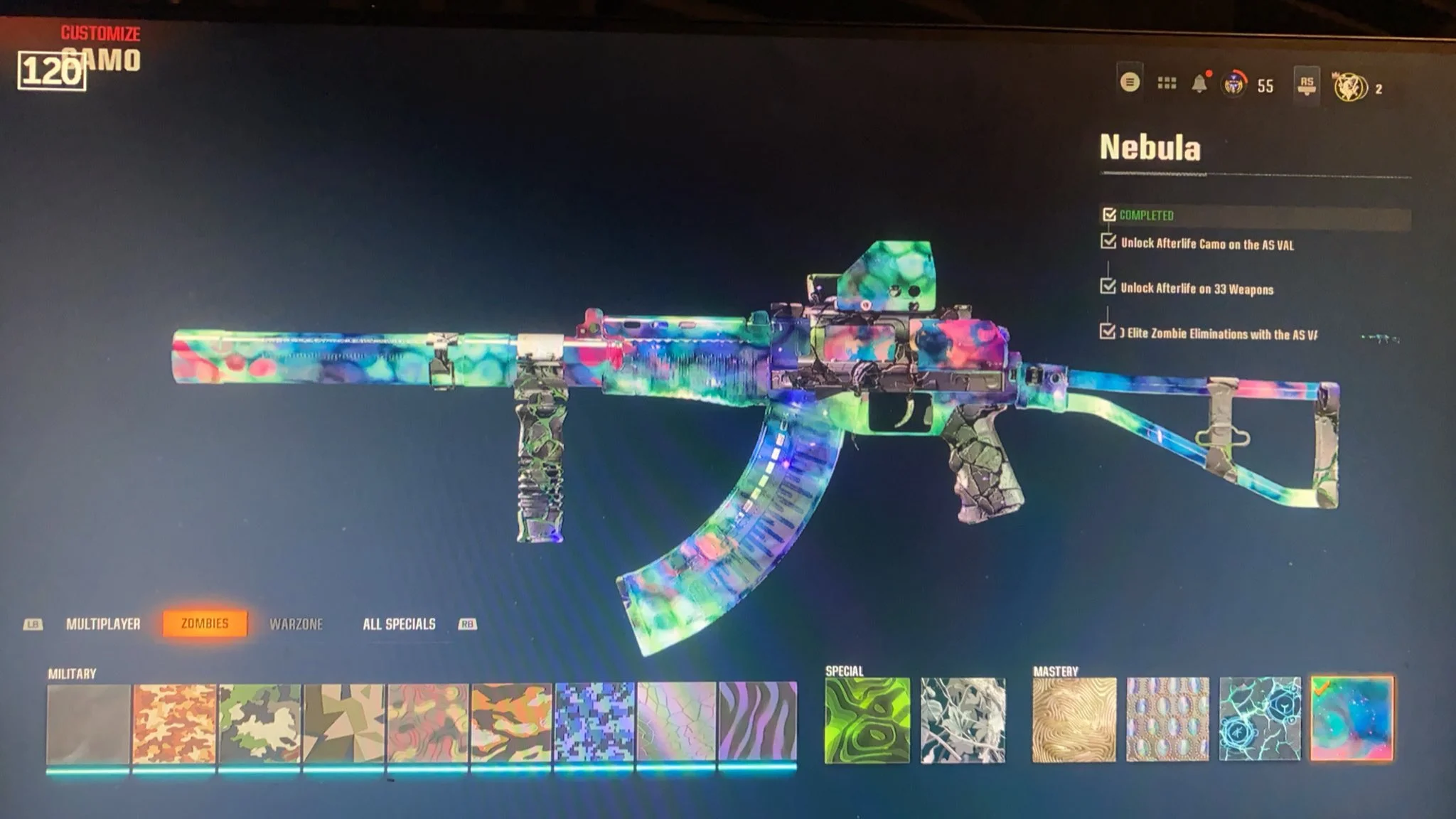Open the All Specials filter

click(398, 624)
